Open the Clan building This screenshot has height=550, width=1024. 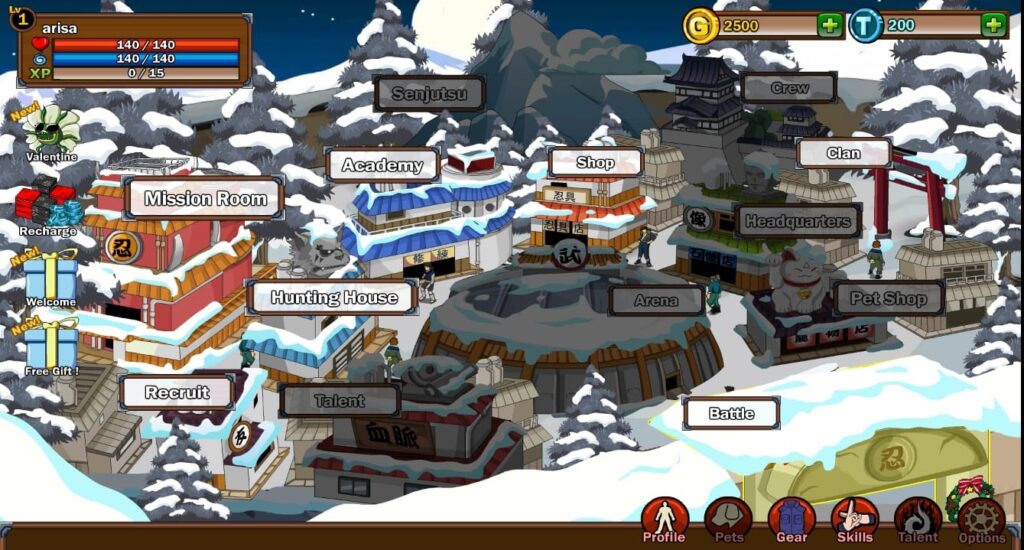[843, 153]
